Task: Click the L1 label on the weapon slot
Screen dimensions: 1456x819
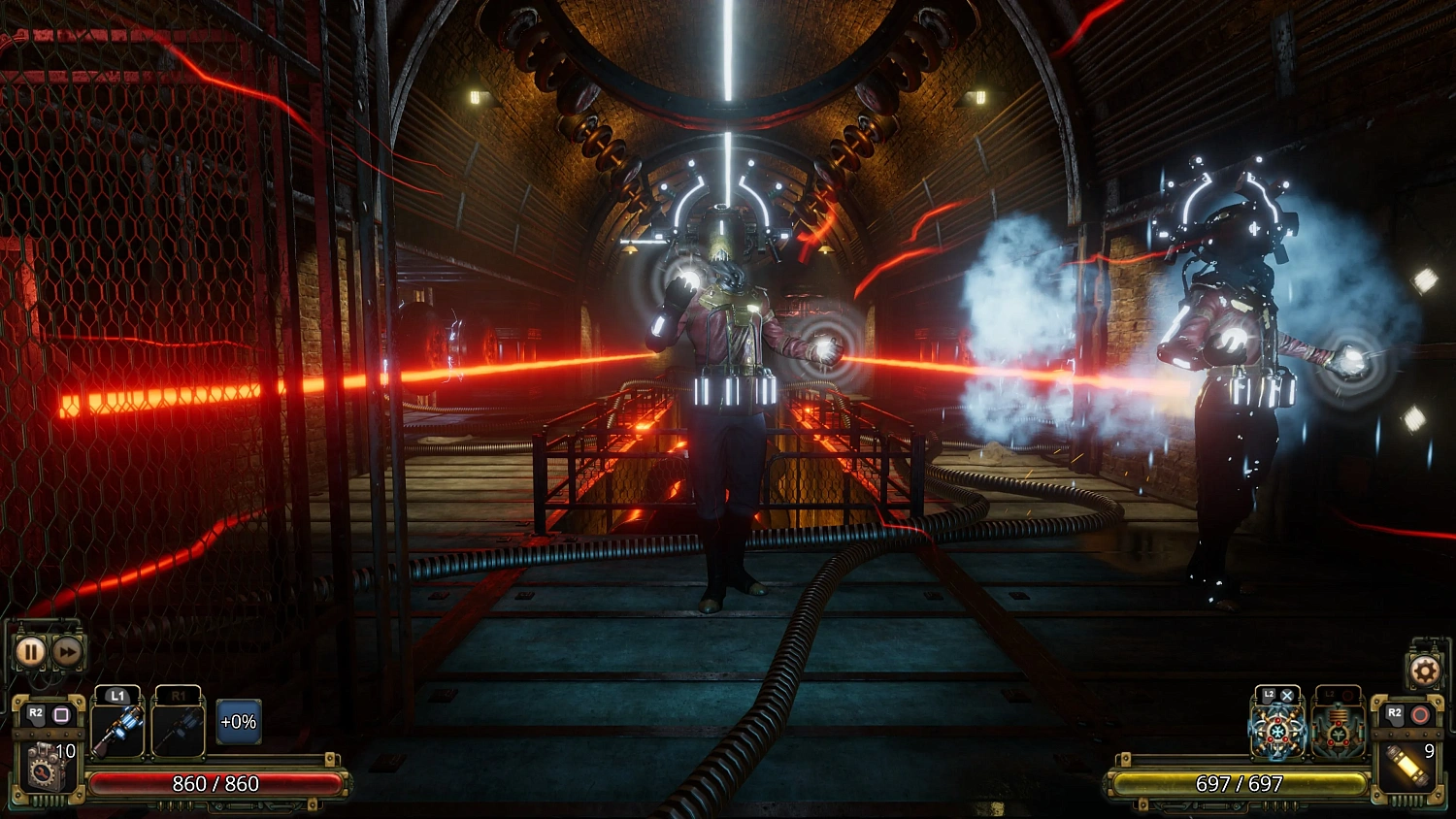Action: pyautogui.click(x=117, y=696)
